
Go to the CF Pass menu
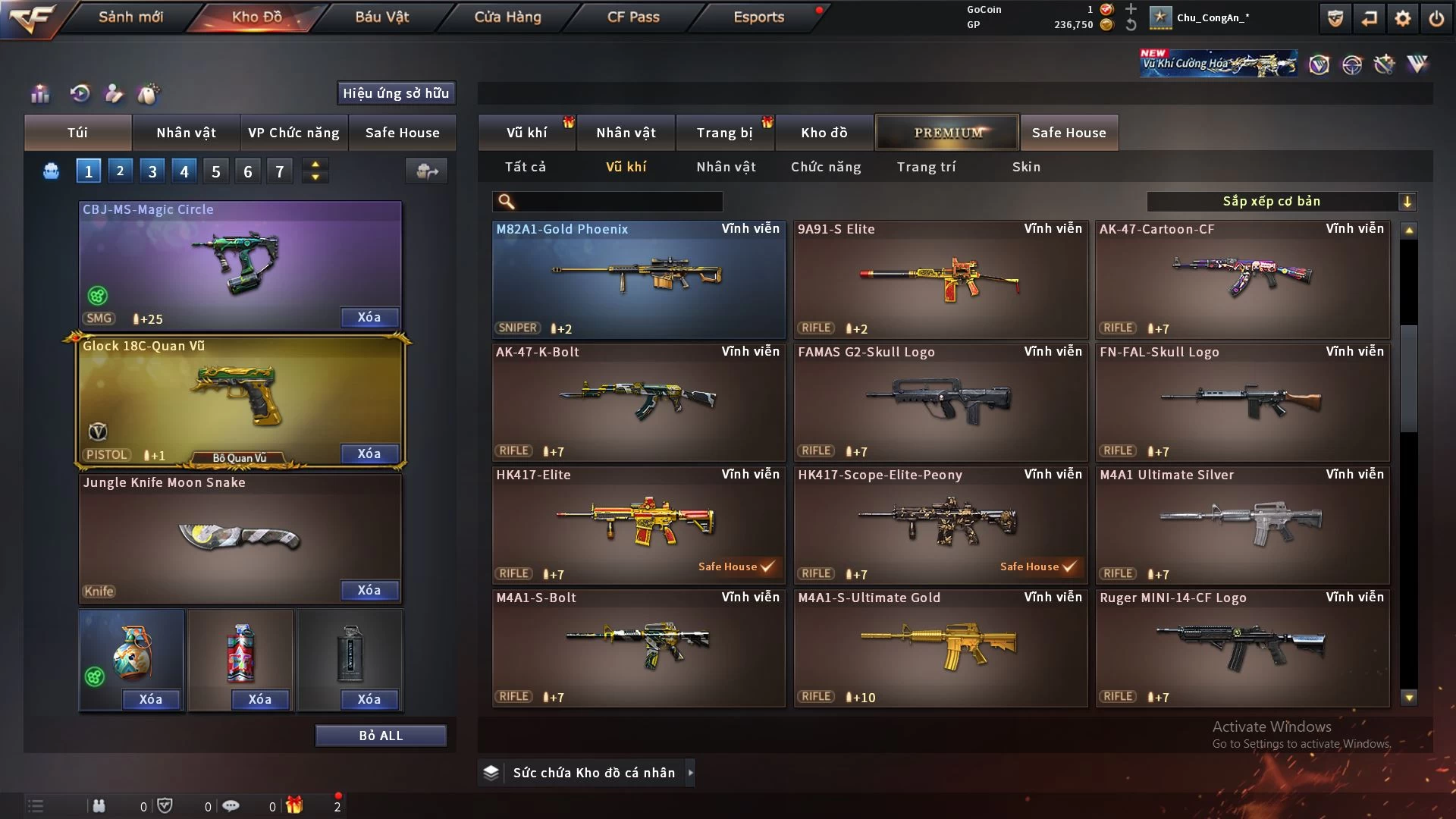(633, 17)
